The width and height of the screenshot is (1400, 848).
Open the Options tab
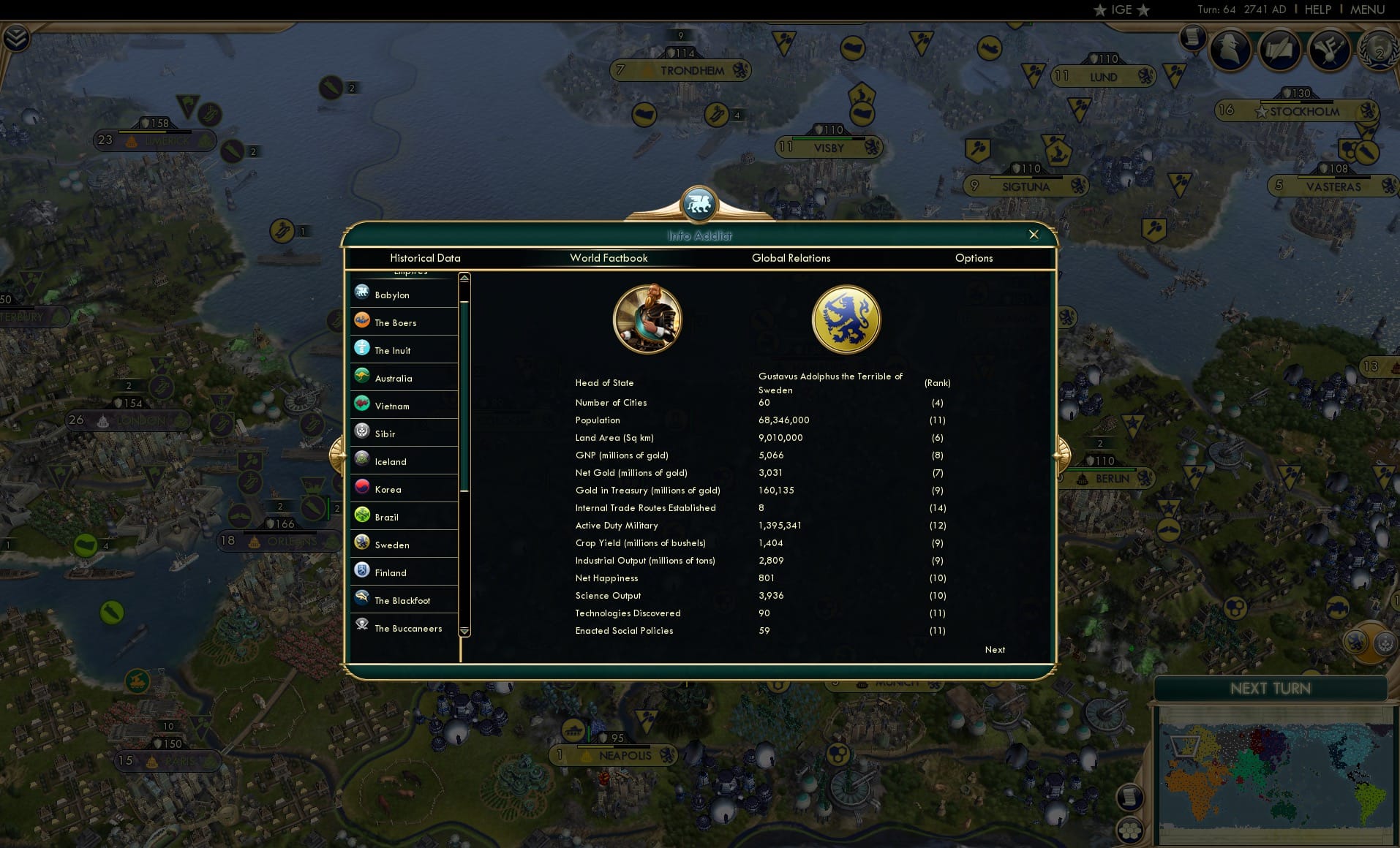(x=974, y=258)
